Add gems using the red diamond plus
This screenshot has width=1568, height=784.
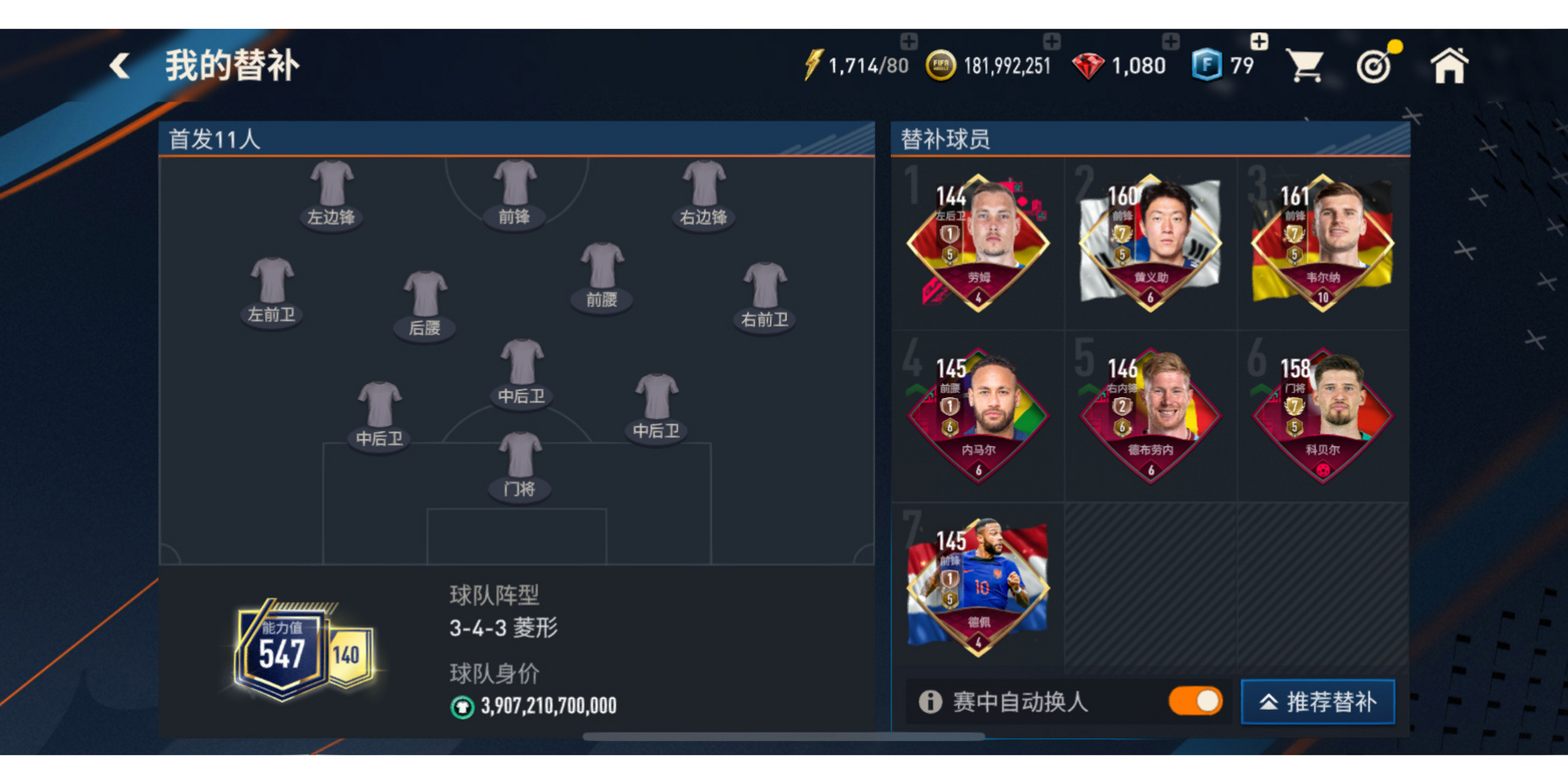pos(1170,42)
